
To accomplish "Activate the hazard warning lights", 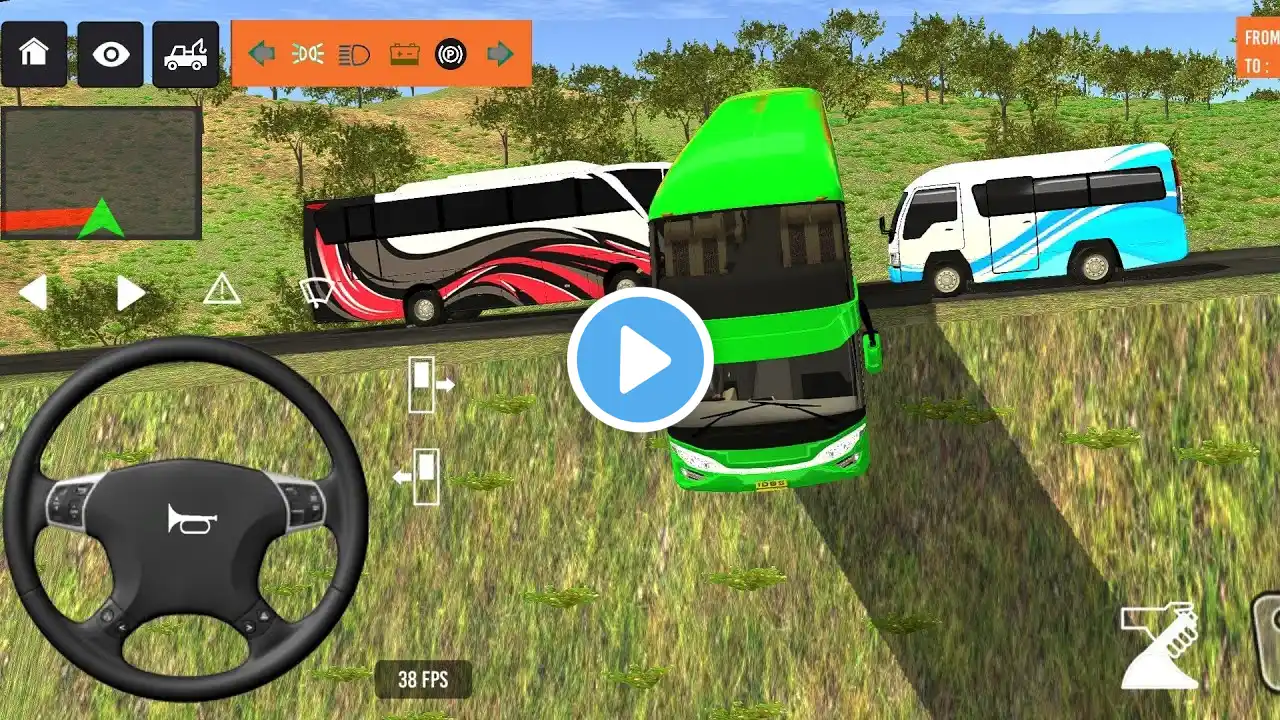I will 222,291.
